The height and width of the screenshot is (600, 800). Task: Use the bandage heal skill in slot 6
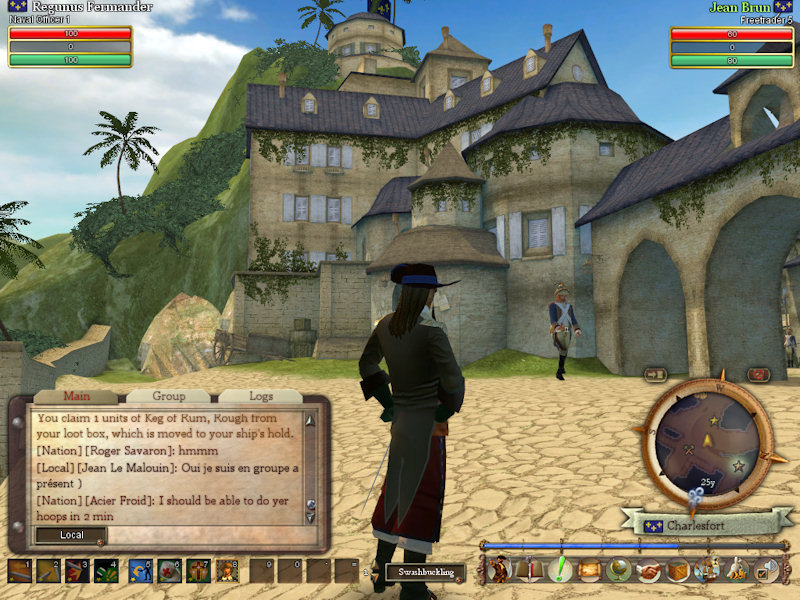tap(169, 571)
